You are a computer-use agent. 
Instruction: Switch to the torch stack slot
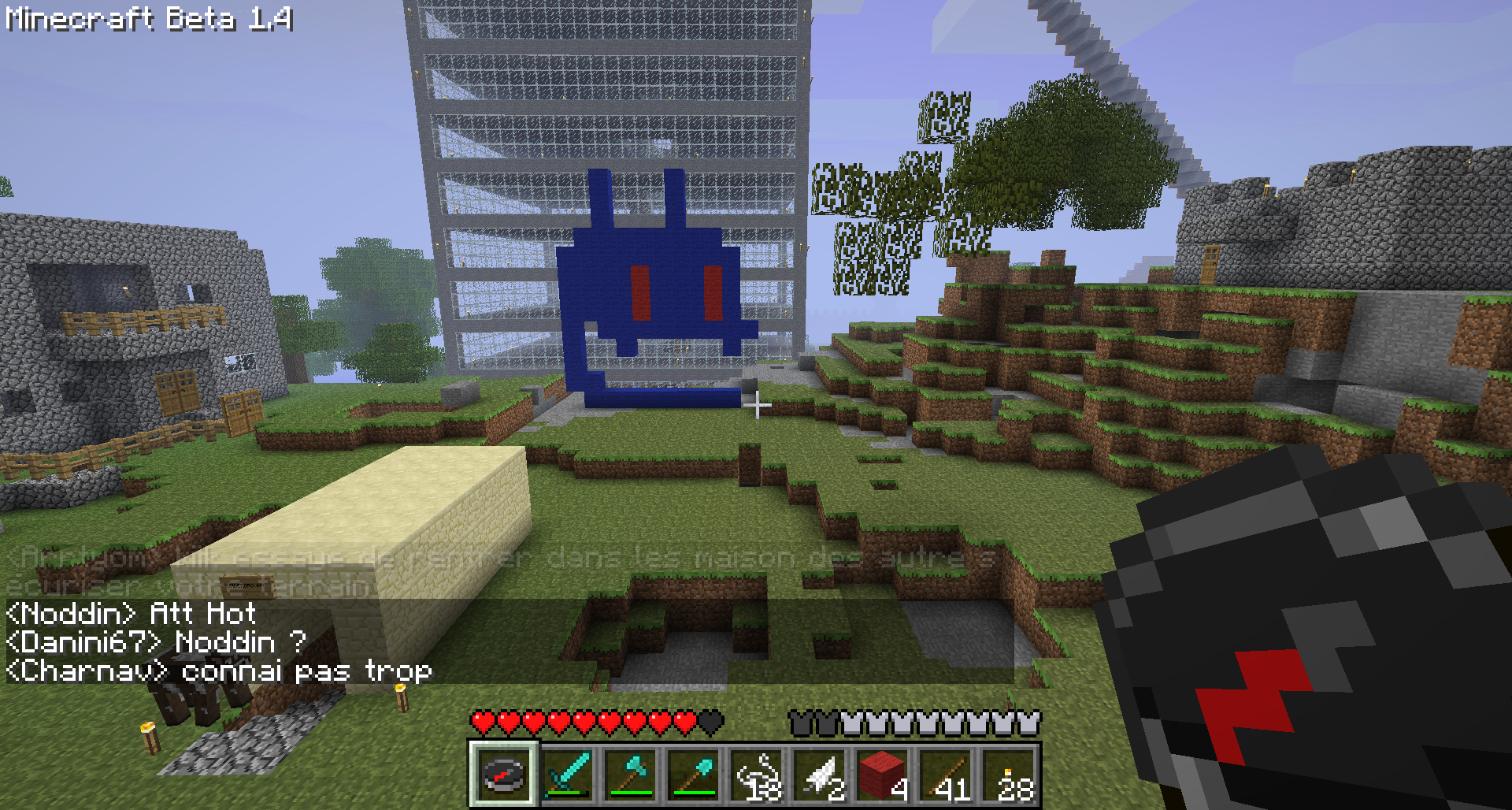[x=1008, y=775]
